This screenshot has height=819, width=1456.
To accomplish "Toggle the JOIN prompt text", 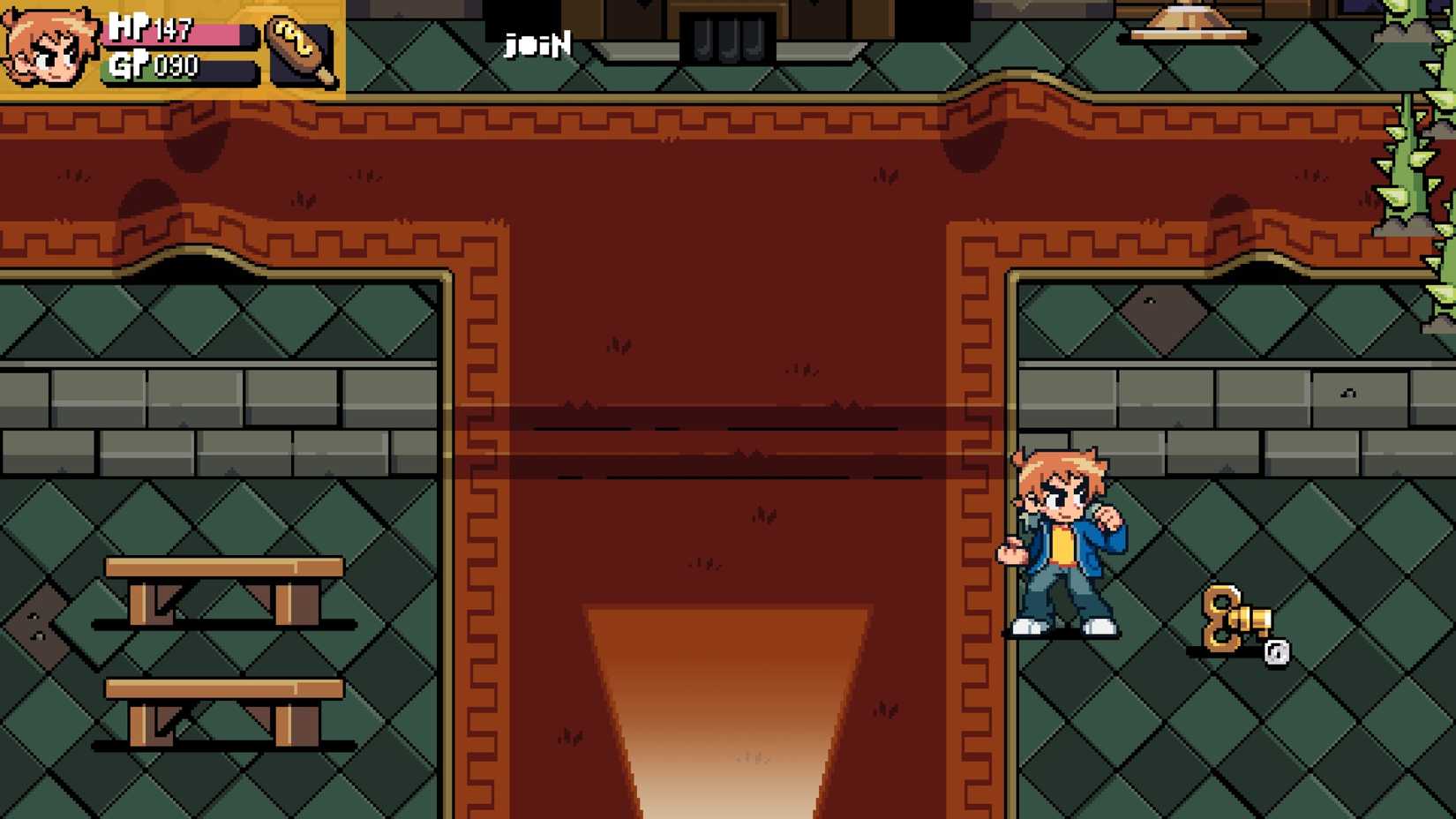I will 537,42.
